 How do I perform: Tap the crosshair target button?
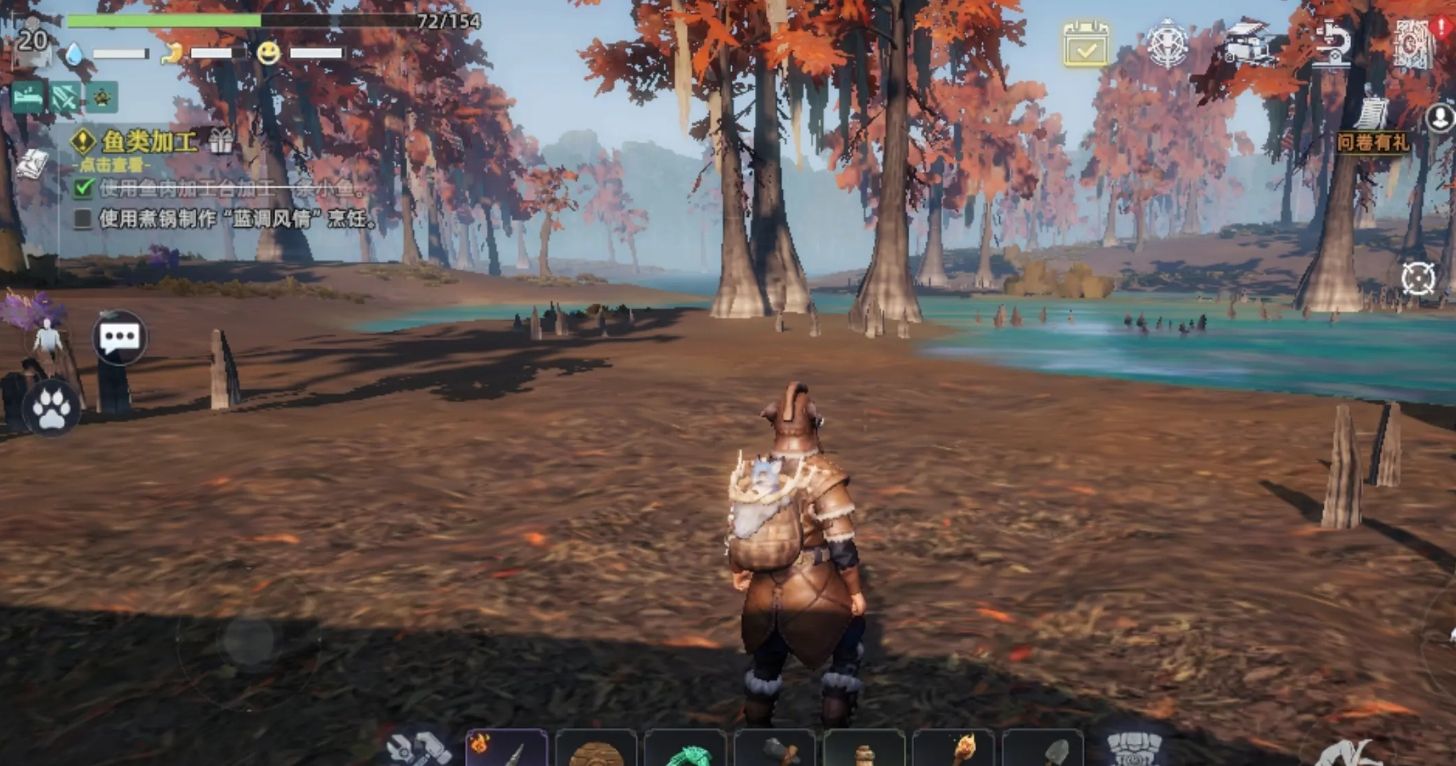[x=1418, y=278]
